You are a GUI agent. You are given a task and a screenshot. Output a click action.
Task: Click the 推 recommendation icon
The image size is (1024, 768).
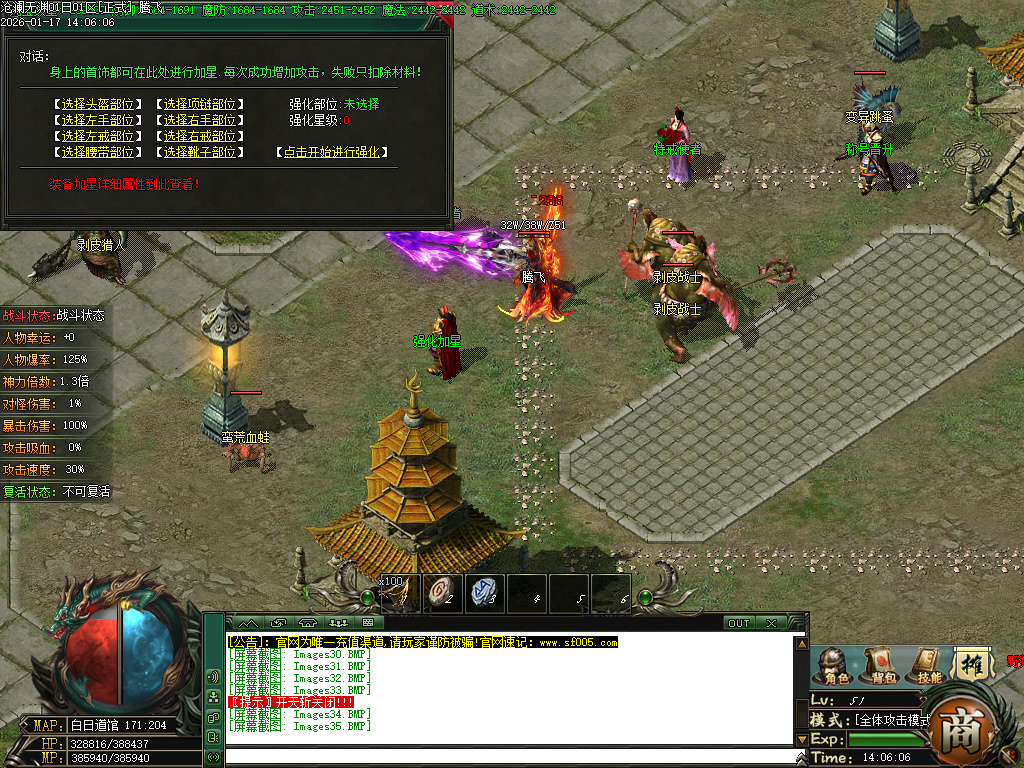pos(972,664)
